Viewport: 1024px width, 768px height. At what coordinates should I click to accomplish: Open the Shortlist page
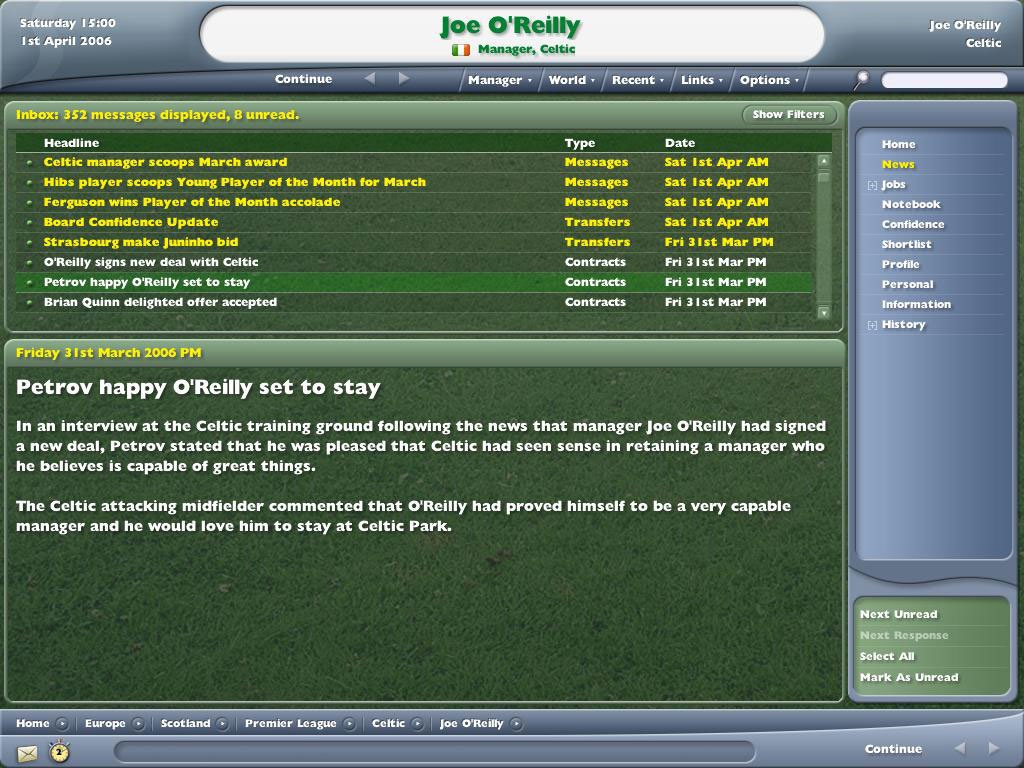(906, 244)
